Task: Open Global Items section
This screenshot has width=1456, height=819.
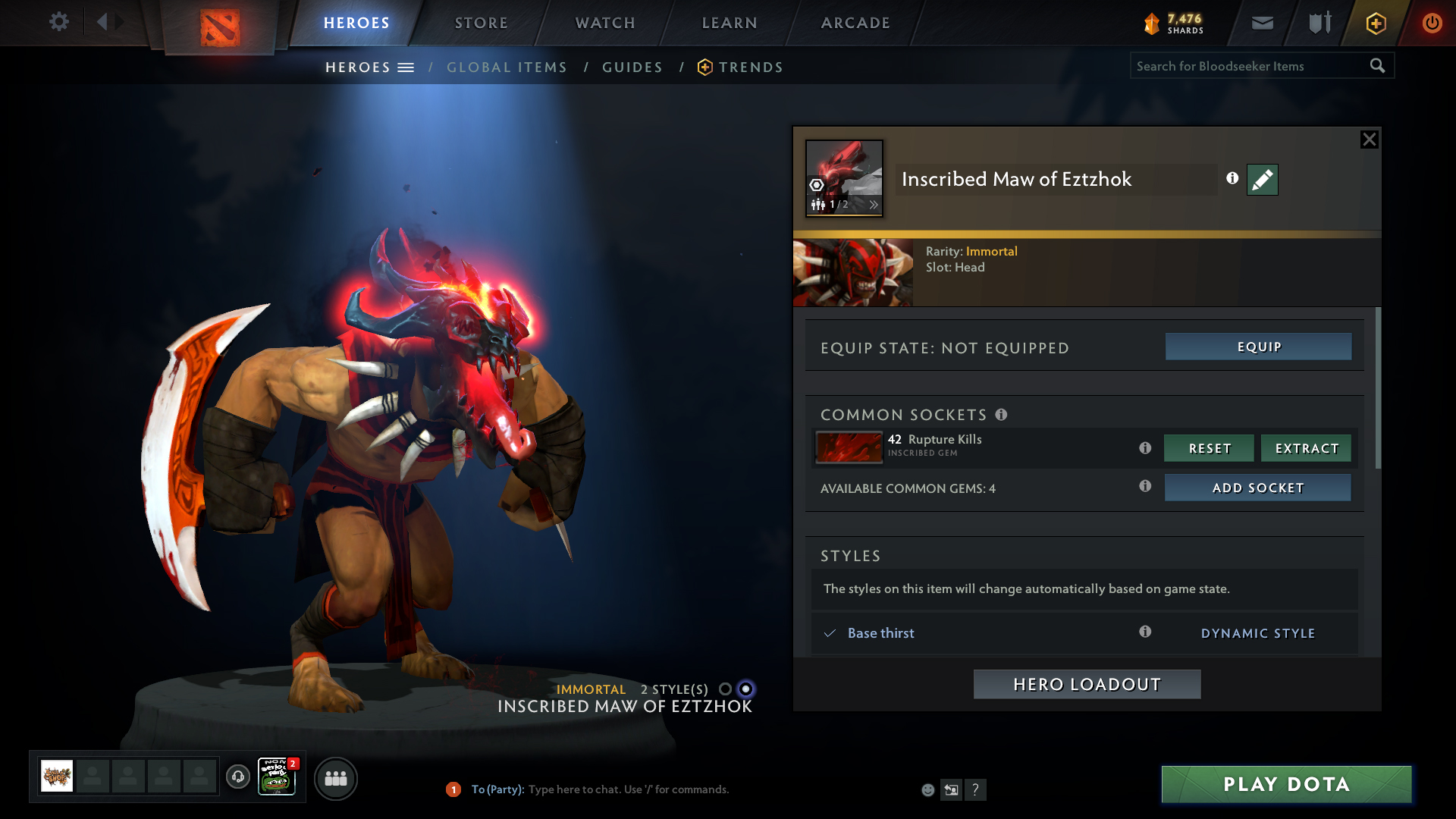Action: (x=507, y=67)
